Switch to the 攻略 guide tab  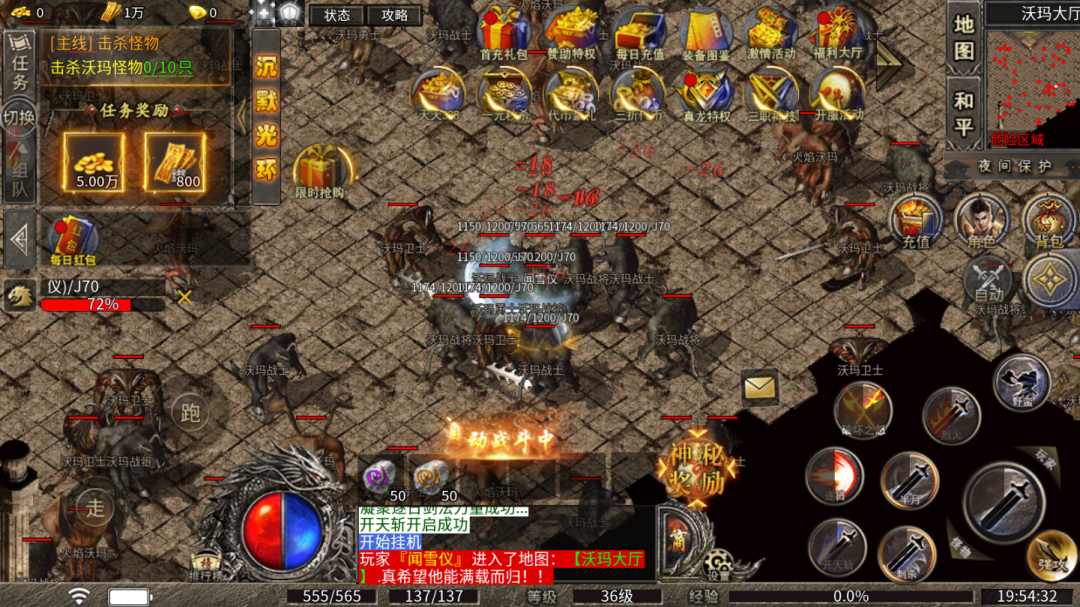coord(394,15)
